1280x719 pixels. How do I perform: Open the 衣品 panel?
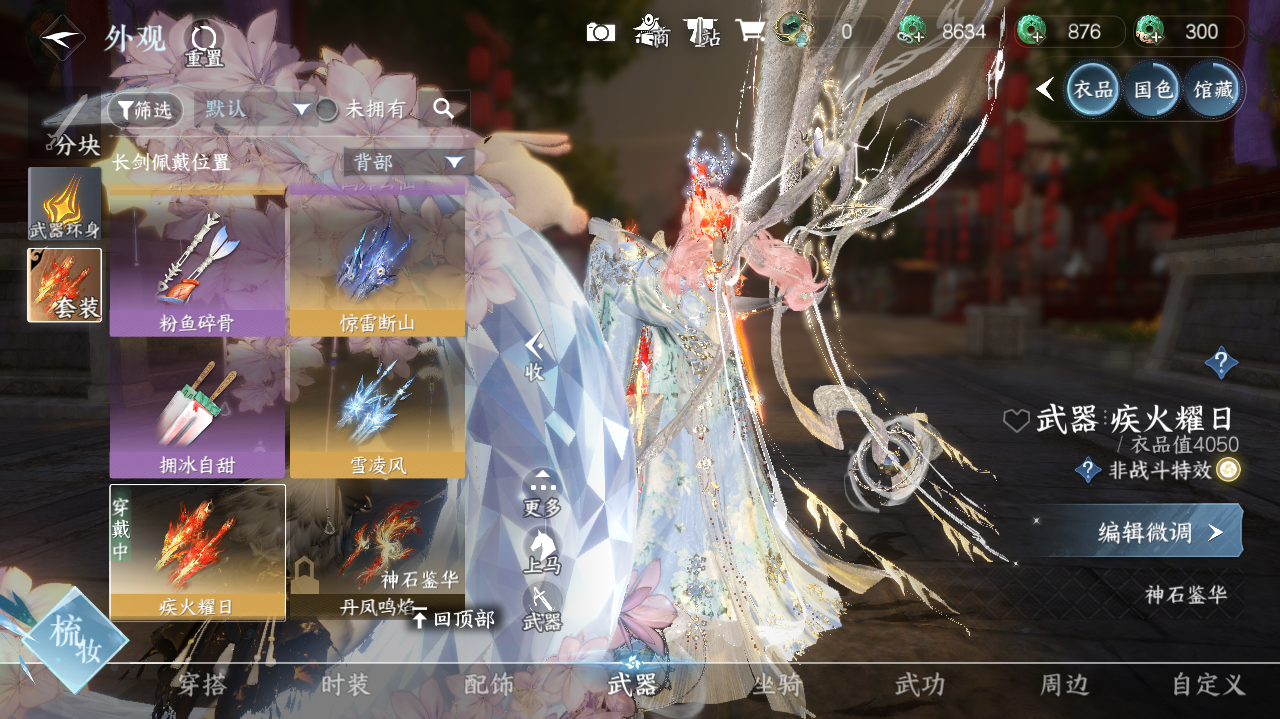tap(1092, 90)
